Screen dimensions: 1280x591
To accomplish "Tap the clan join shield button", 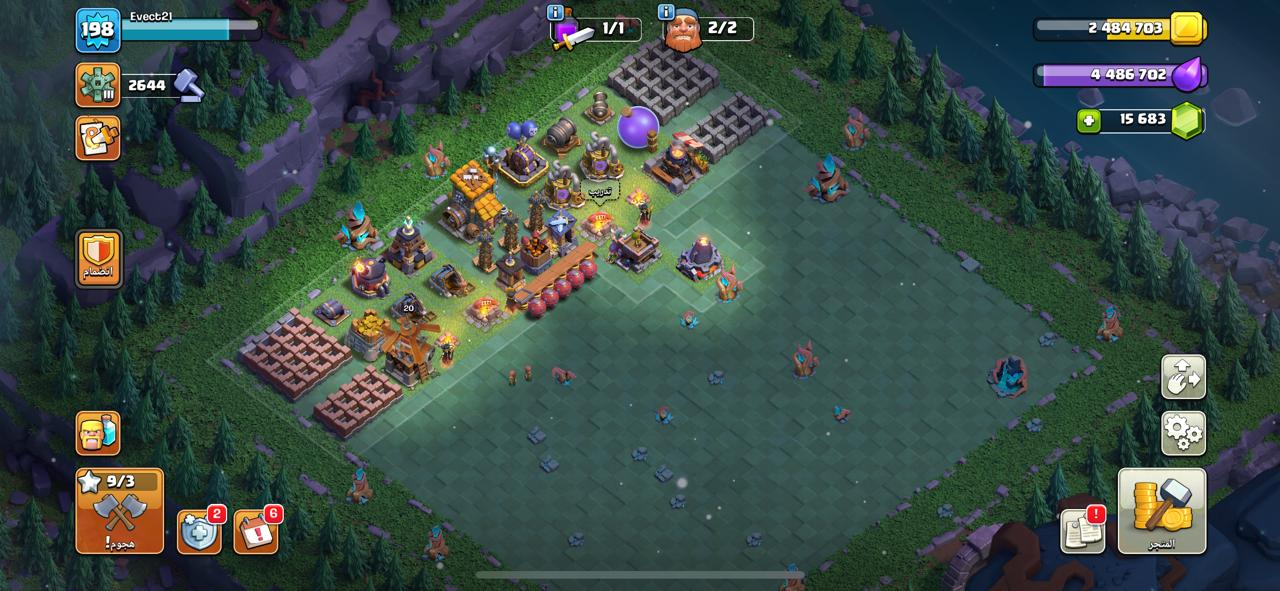I will tap(98, 259).
